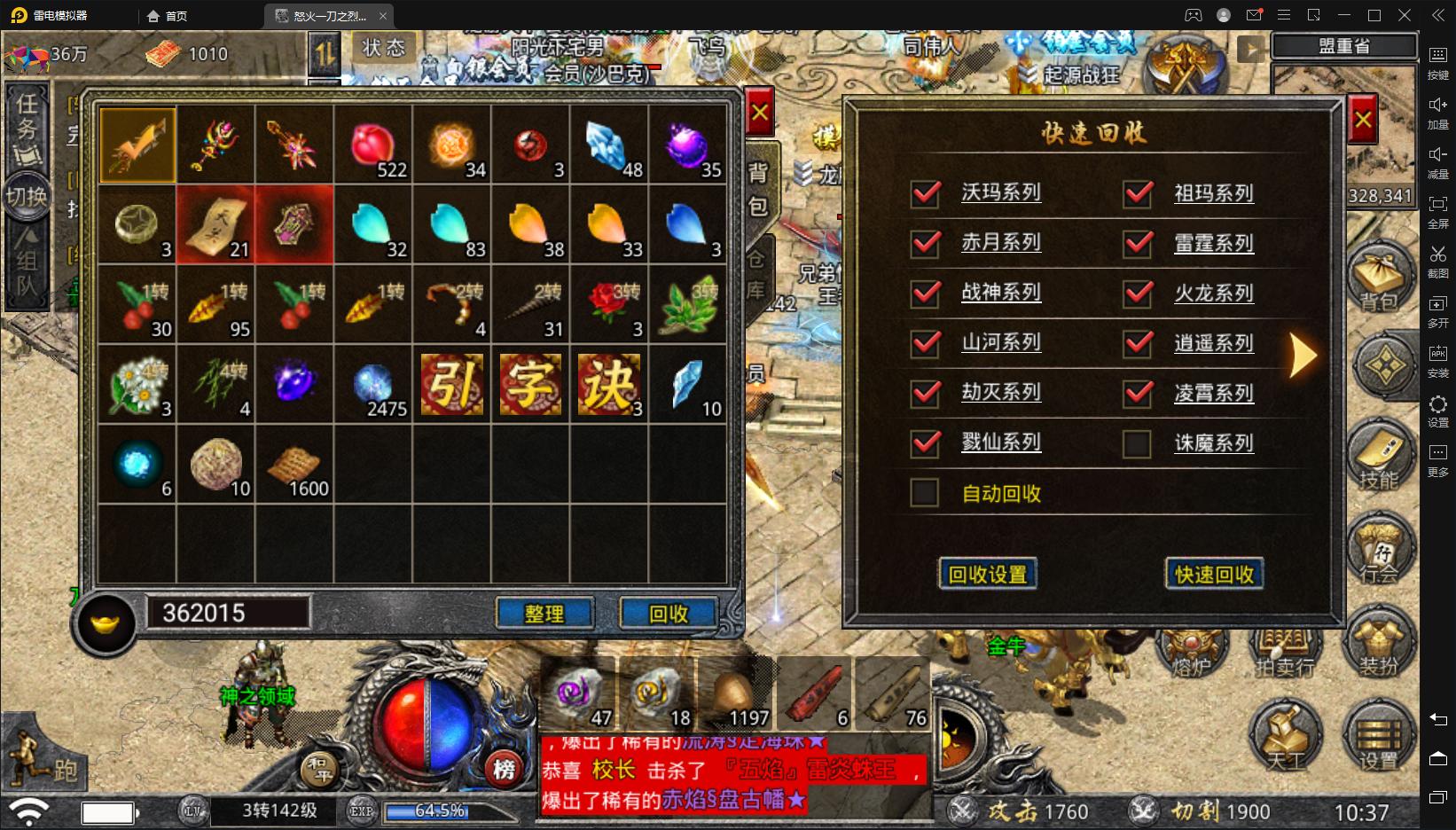Collapse the emulator sidebar with the chevron
This screenshot has width=1456, height=830.
click(1438, 15)
